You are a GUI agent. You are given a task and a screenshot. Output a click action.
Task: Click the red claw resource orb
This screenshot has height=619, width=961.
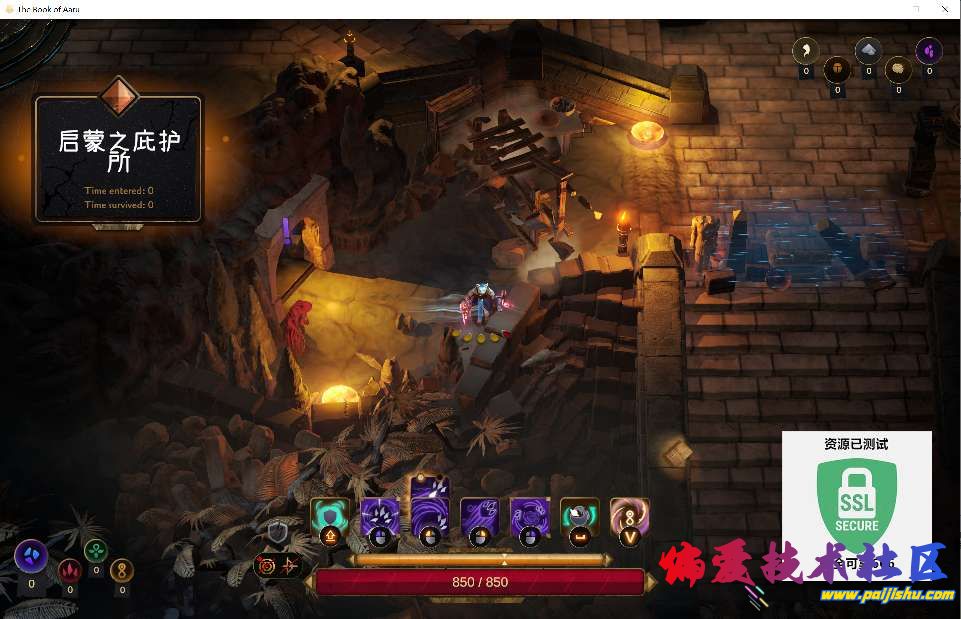tap(69, 569)
